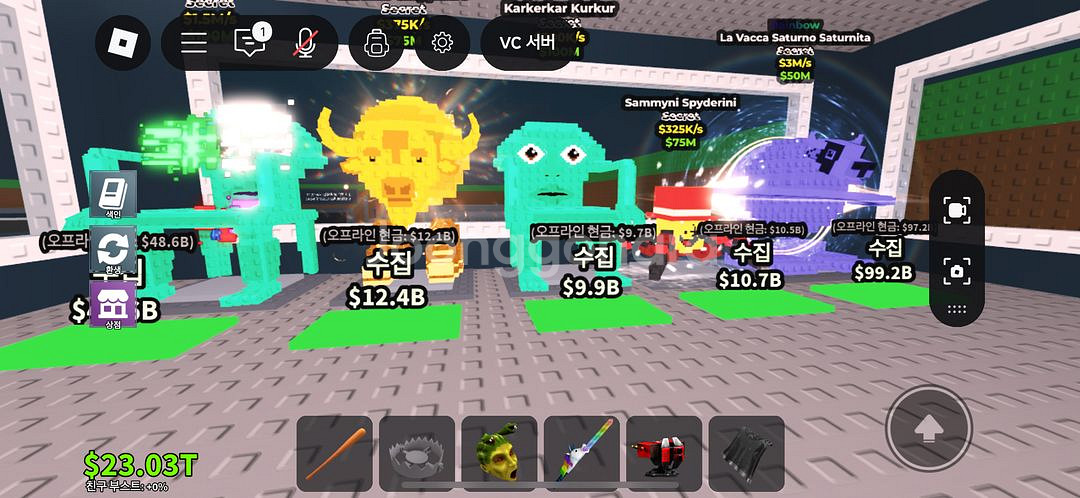The image size is (1080, 498).
Task: Take a screenshot with camera icon
Action: click(x=956, y=270)
